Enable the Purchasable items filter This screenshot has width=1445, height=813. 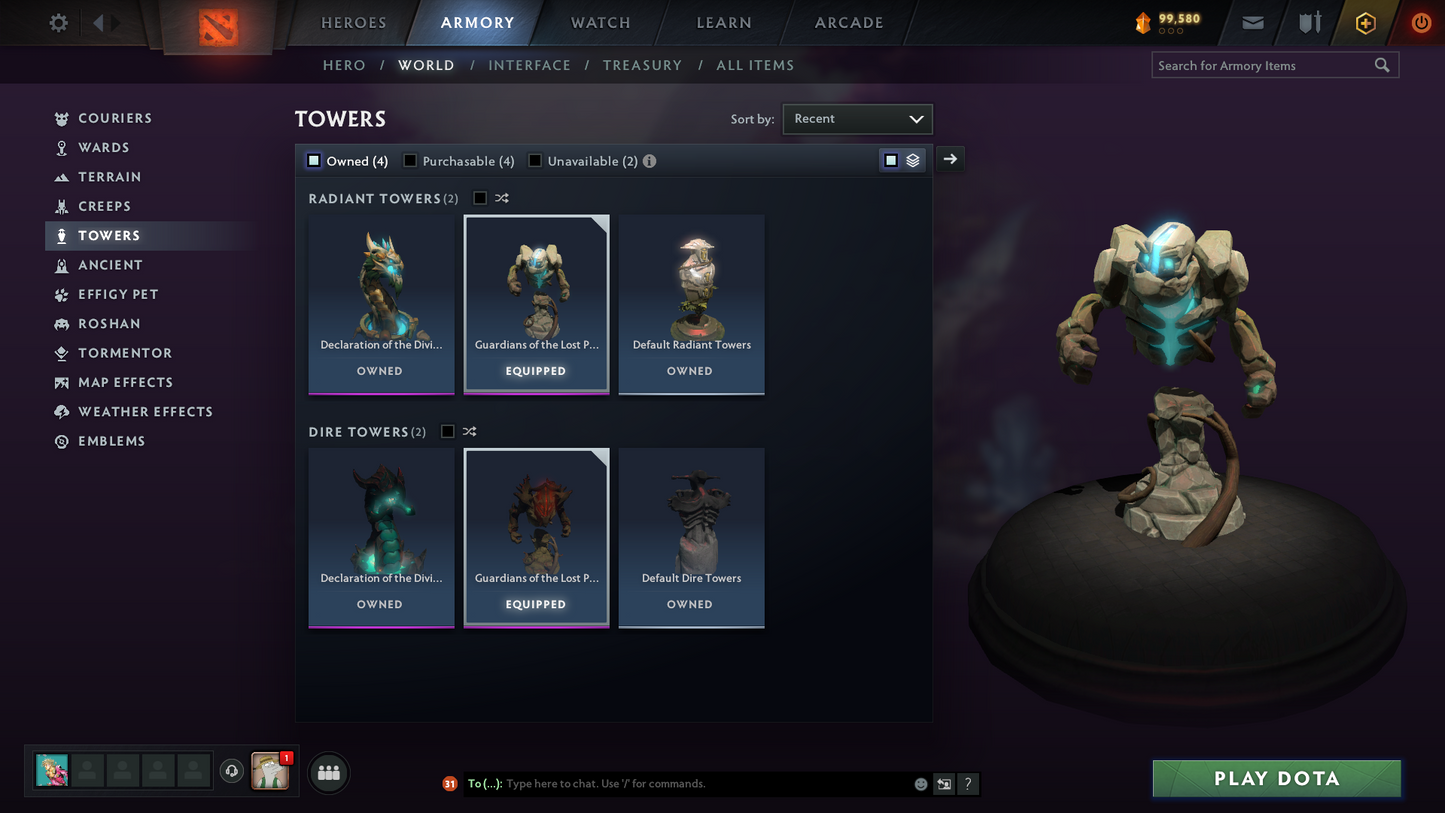point(409,160)
